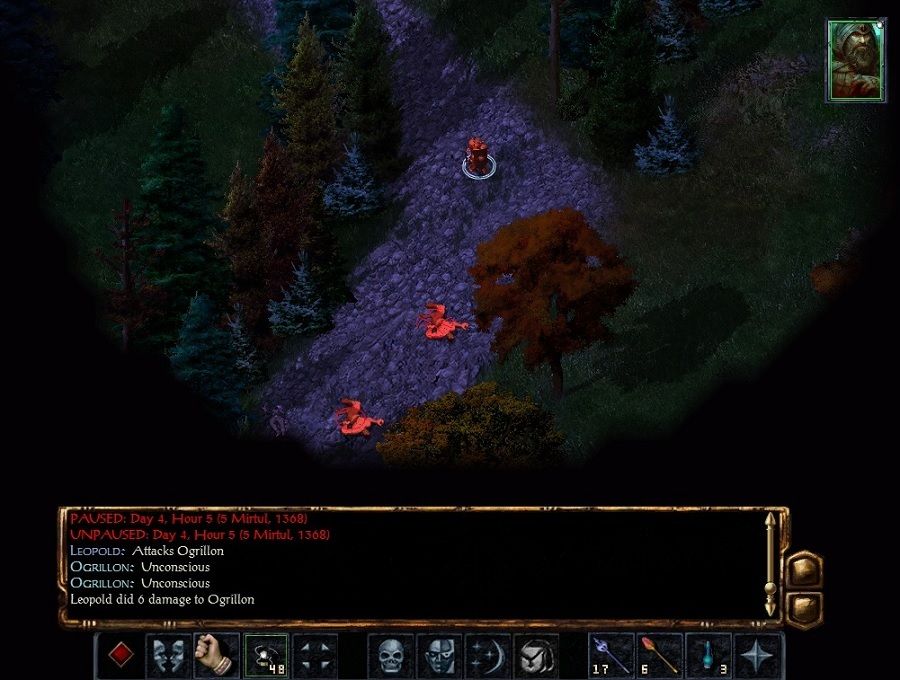
Task: Use the blue face icon ability
Action: point(438,655)
